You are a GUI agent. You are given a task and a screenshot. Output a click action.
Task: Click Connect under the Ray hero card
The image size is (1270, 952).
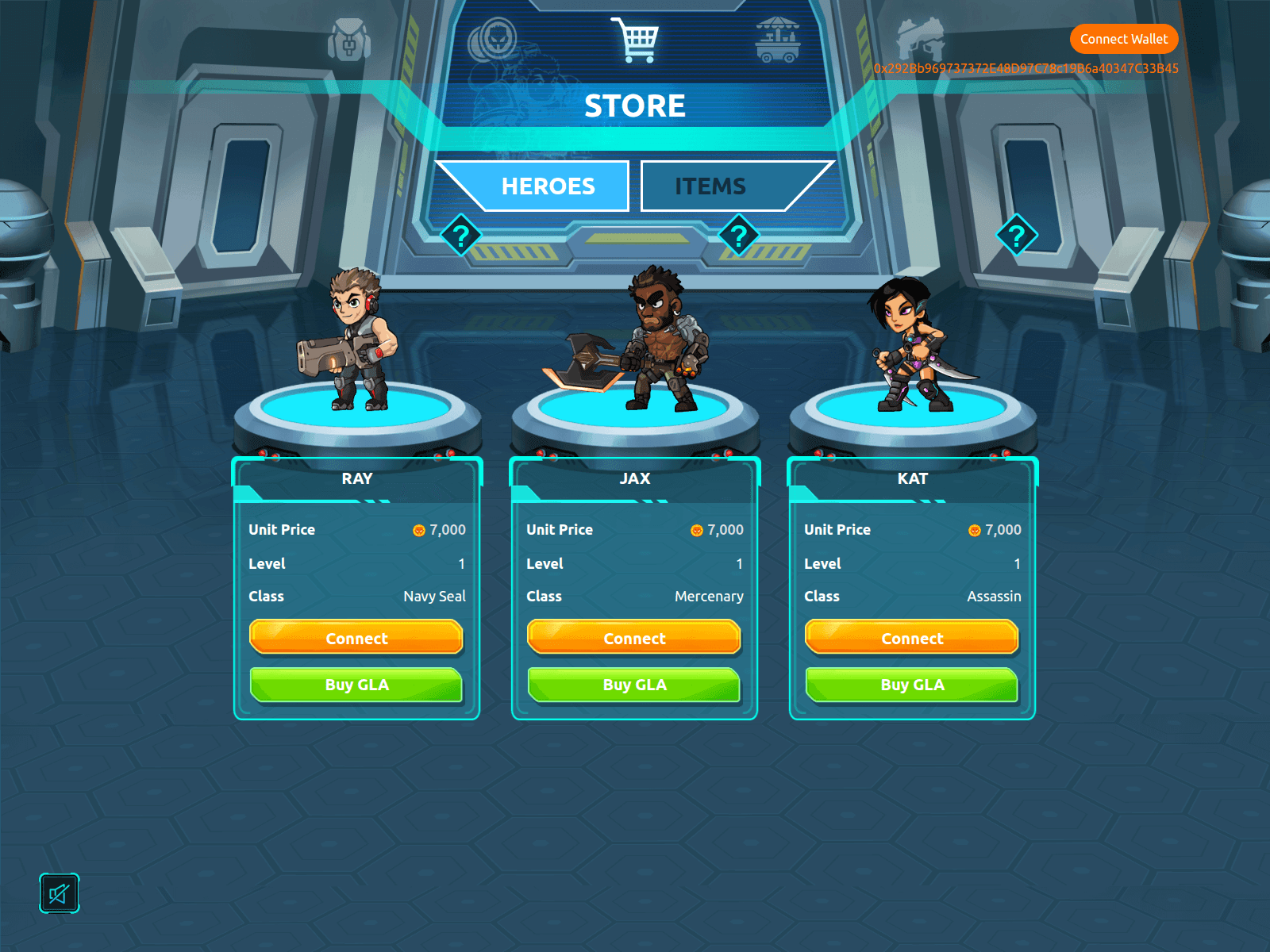[x=356, y=638]
